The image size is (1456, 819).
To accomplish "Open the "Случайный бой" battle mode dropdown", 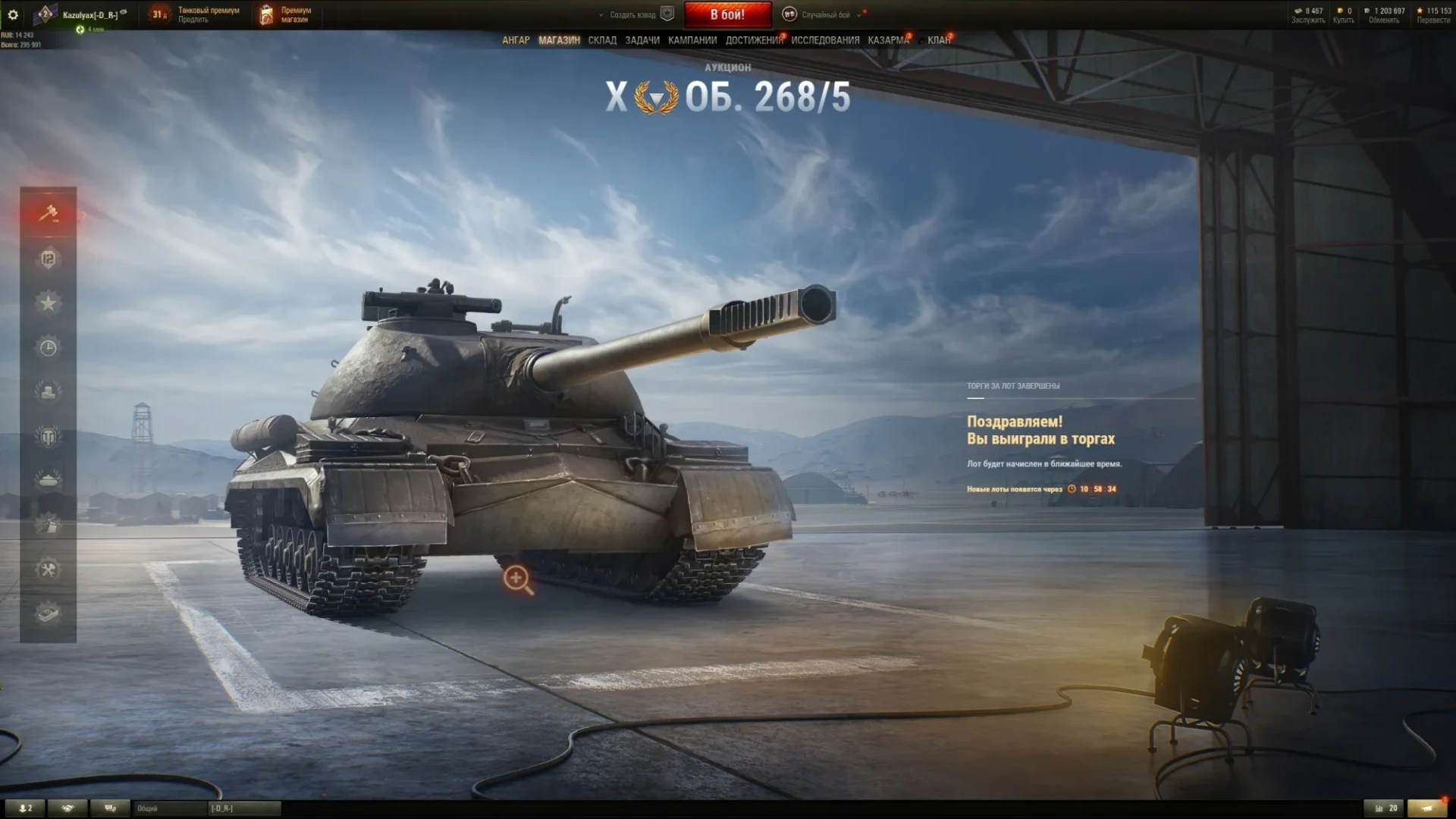I will (825, 14).
